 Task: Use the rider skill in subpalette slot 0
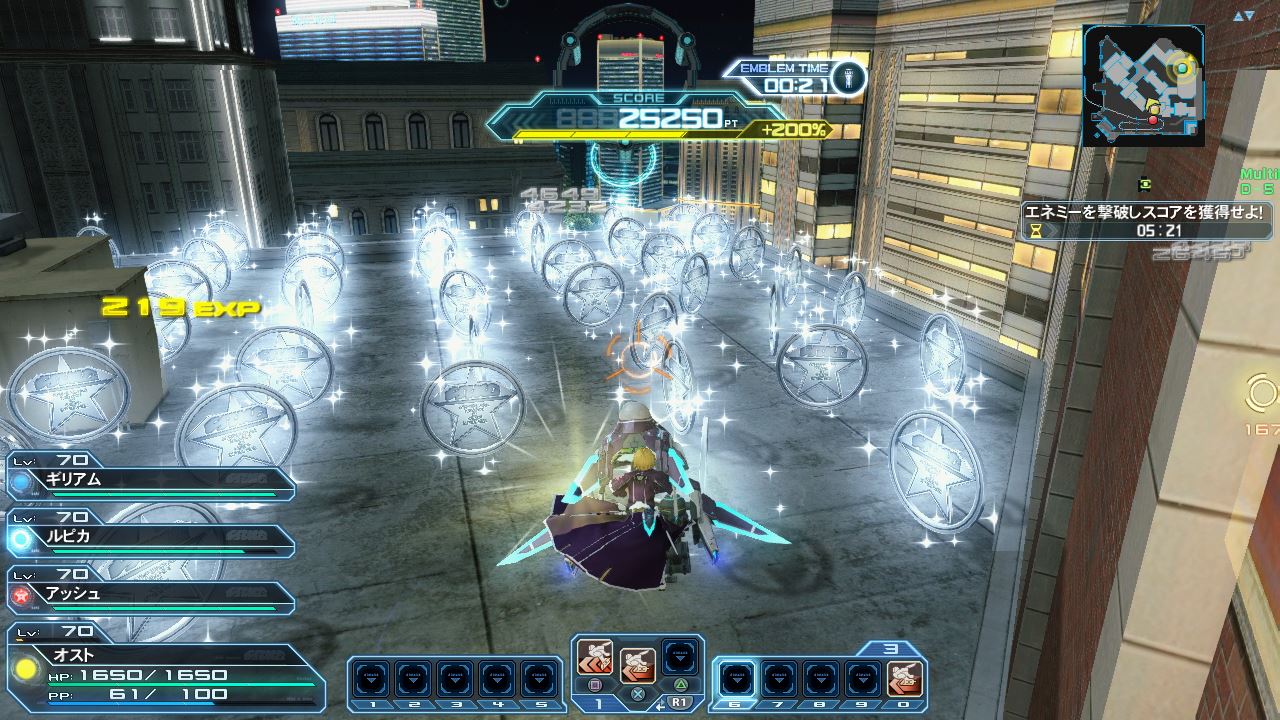[x=905, y=679]
